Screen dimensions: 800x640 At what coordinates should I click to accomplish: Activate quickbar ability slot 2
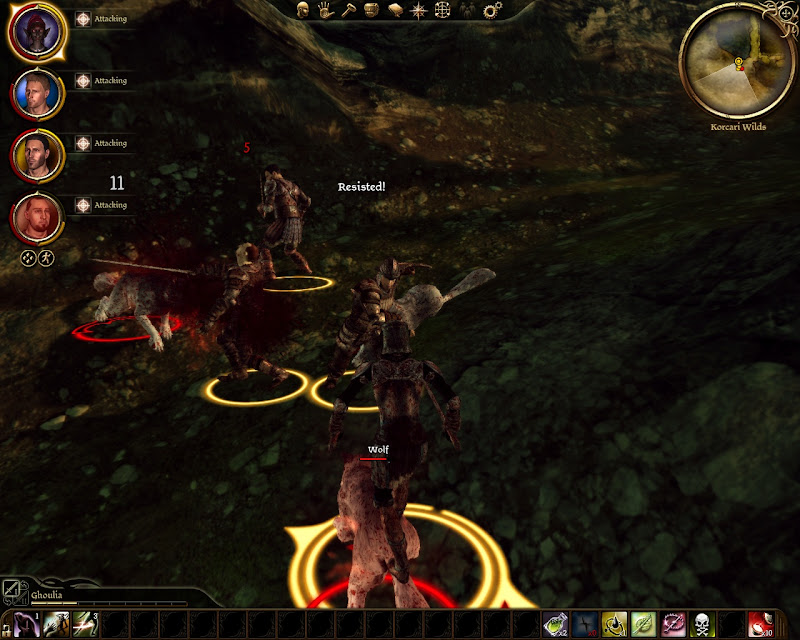pyautogui.click(x=56, y=624)
